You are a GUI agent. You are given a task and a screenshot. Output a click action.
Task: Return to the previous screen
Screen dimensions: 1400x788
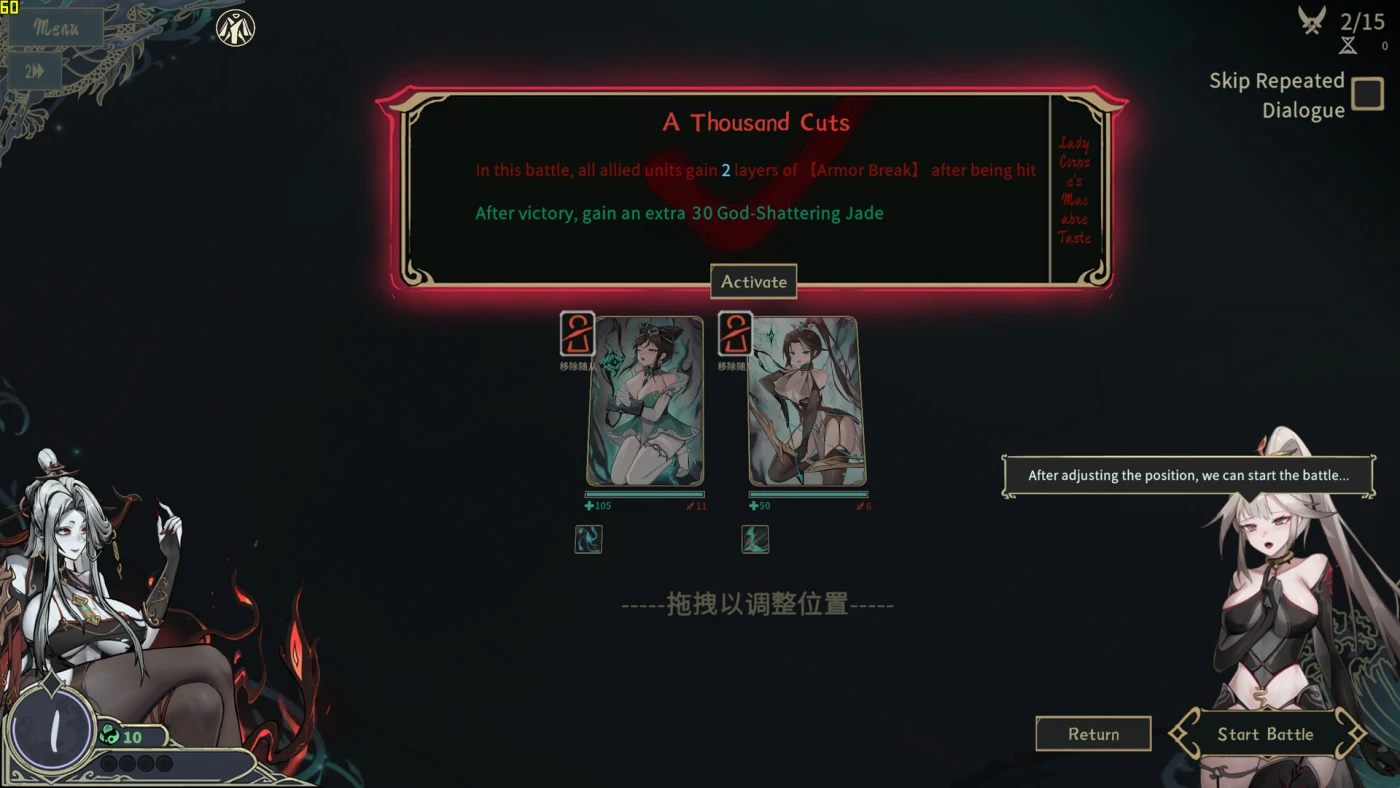[1093, 734]
